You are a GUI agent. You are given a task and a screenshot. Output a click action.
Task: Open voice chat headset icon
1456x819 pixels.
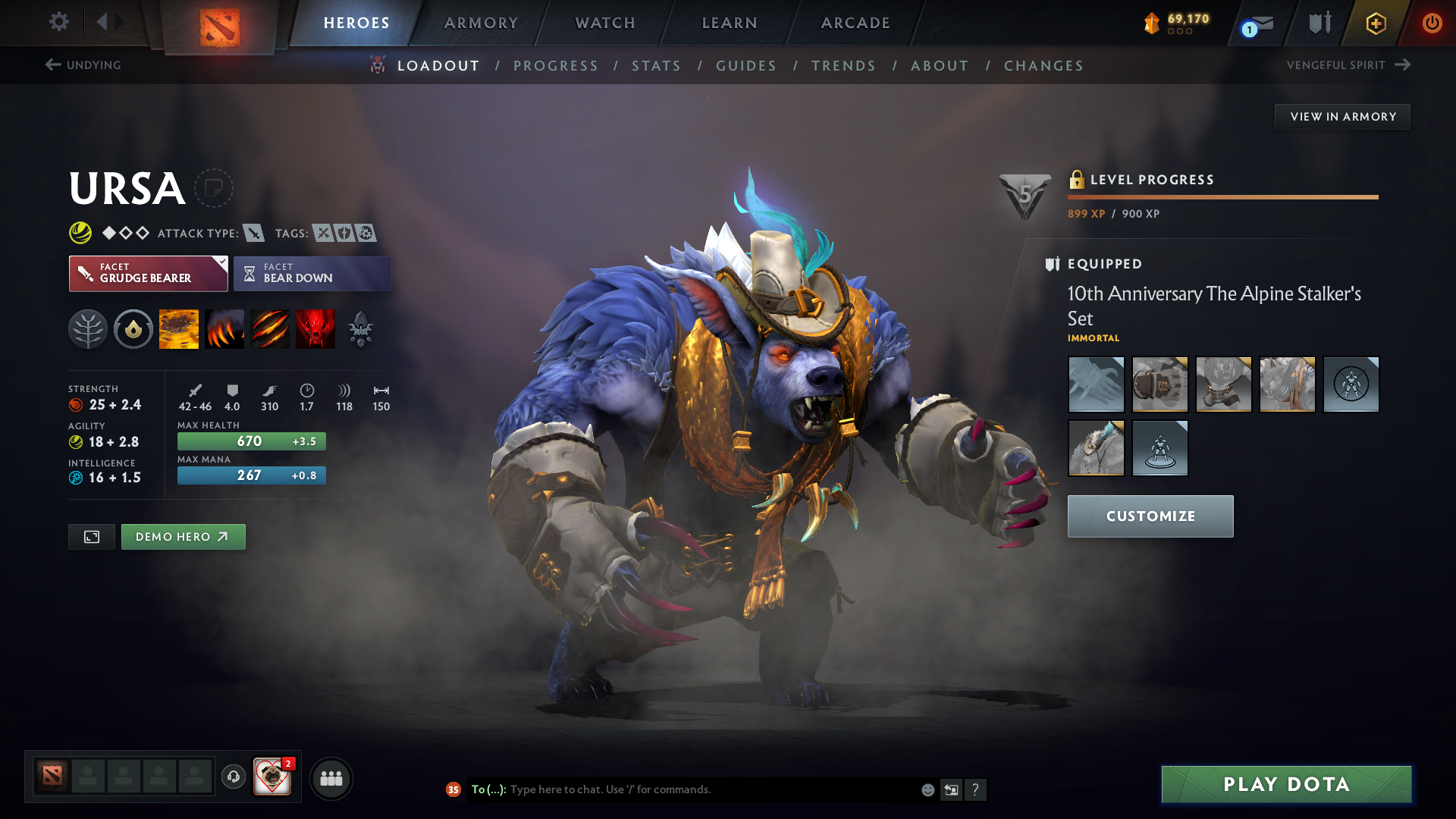233,777
